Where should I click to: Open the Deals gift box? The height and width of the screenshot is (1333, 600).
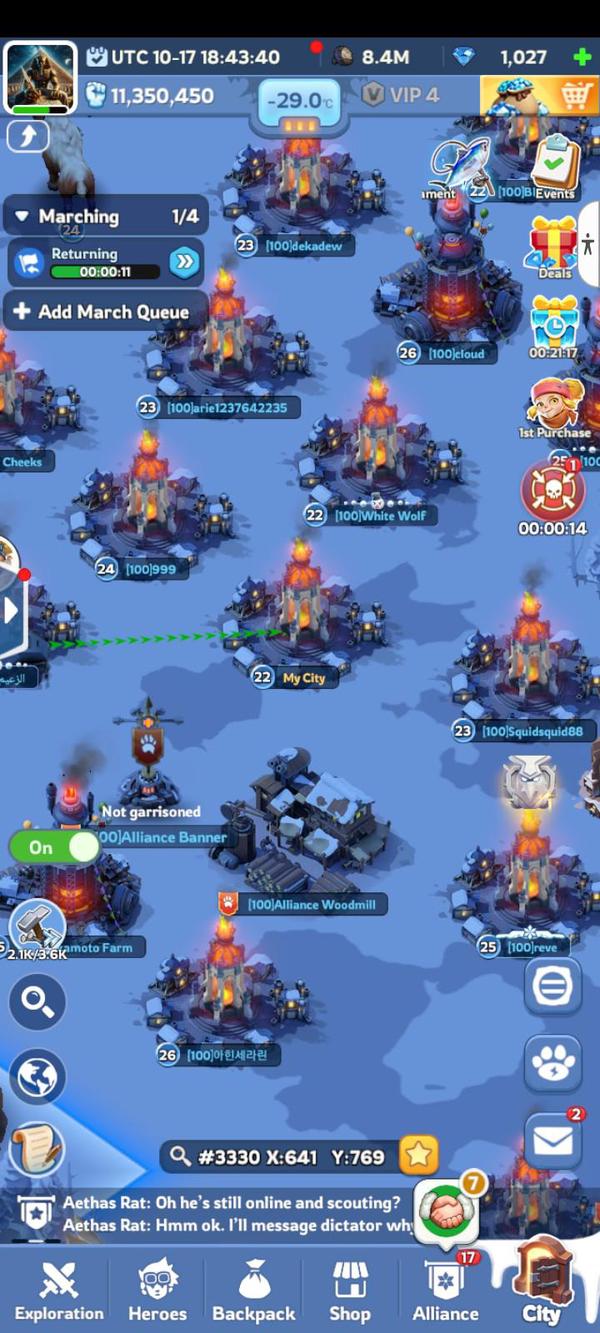pos(554,243)
